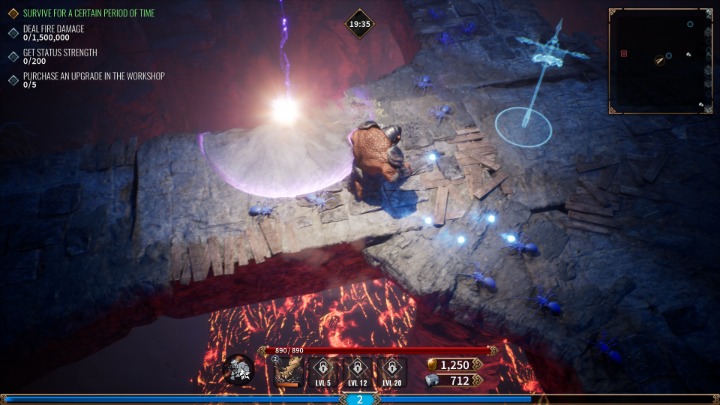Click the locked LVL 12 ability slot
The width and height of the screenshot is (720, 405).
358,370
